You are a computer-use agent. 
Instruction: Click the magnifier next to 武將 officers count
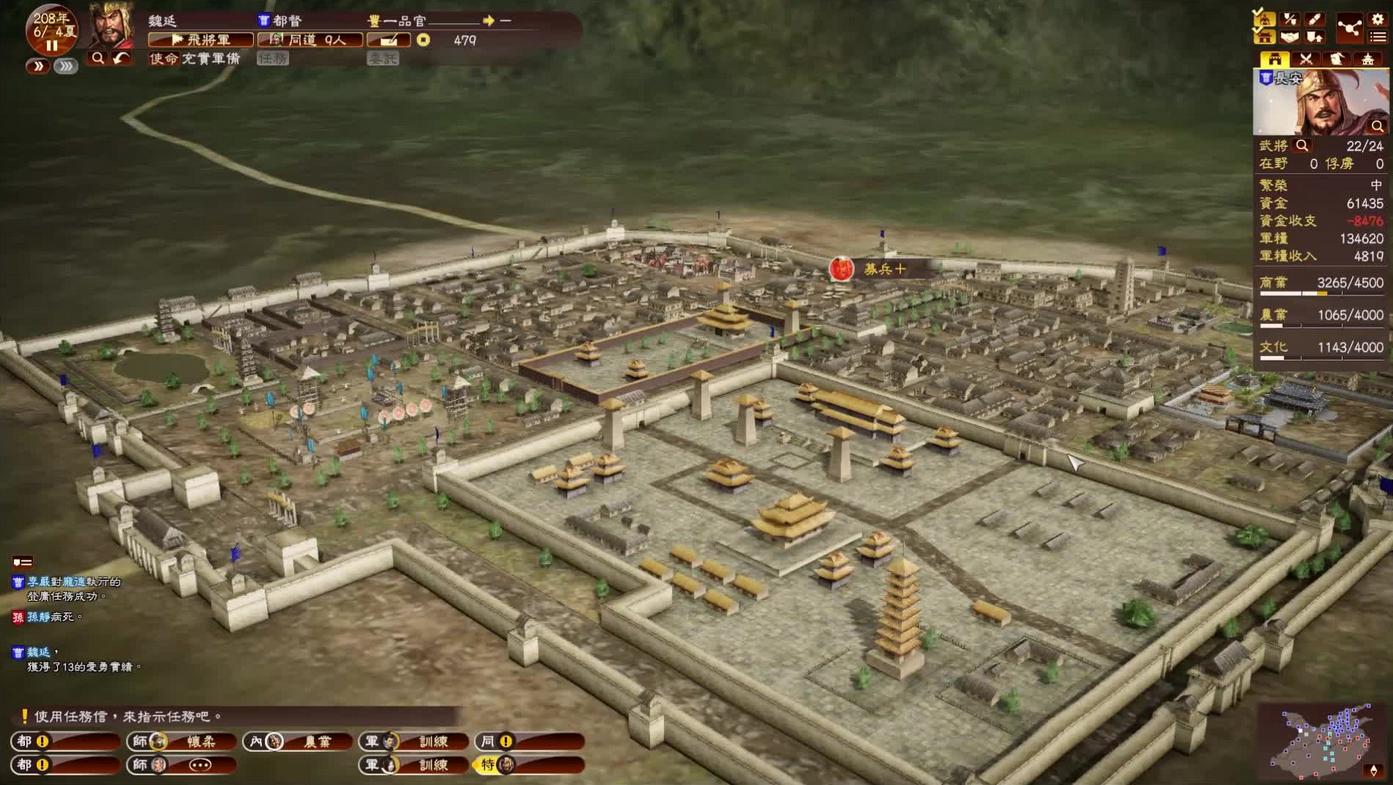tap(1302, 146)
